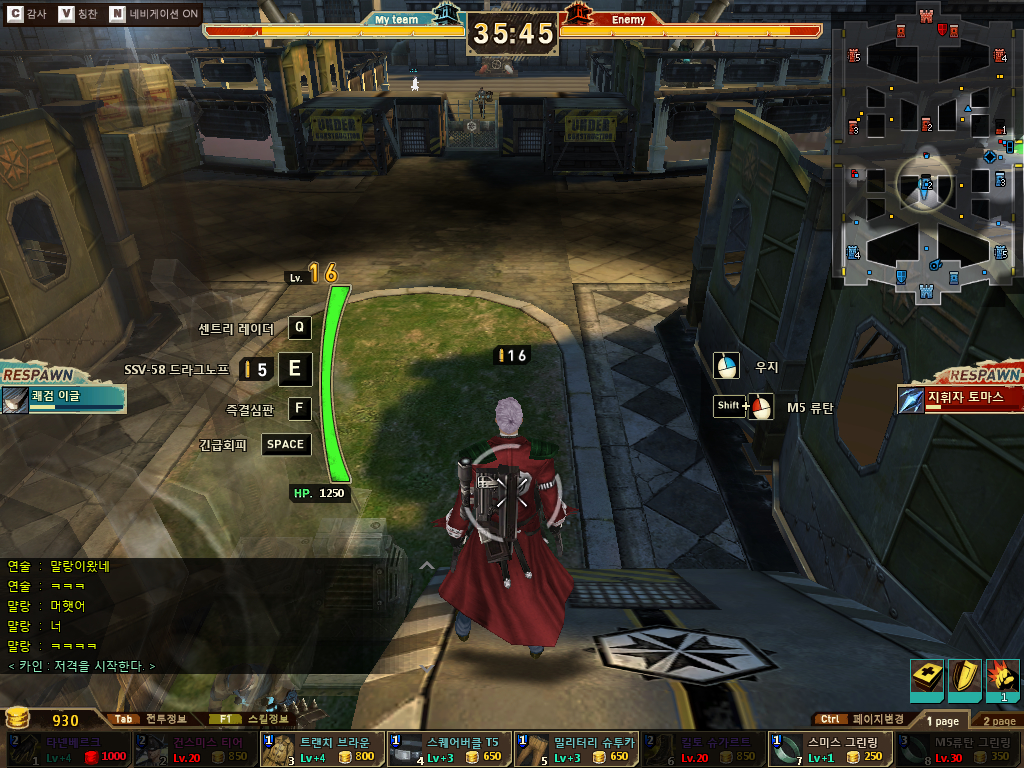Click my team's blue castle on minimap
Viewport: 1024px width, 768px height.
[927, 291]
